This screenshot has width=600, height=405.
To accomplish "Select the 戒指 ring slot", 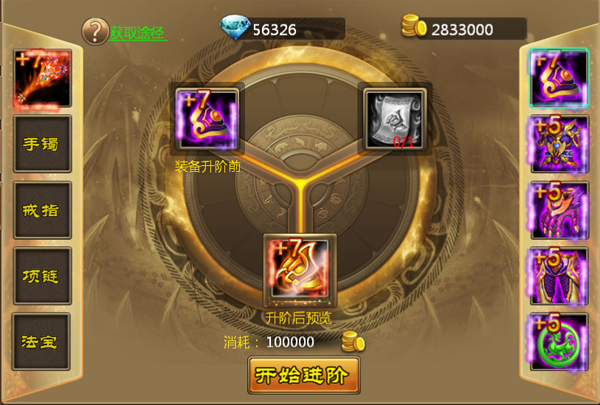I will click(x=41, y=209).
